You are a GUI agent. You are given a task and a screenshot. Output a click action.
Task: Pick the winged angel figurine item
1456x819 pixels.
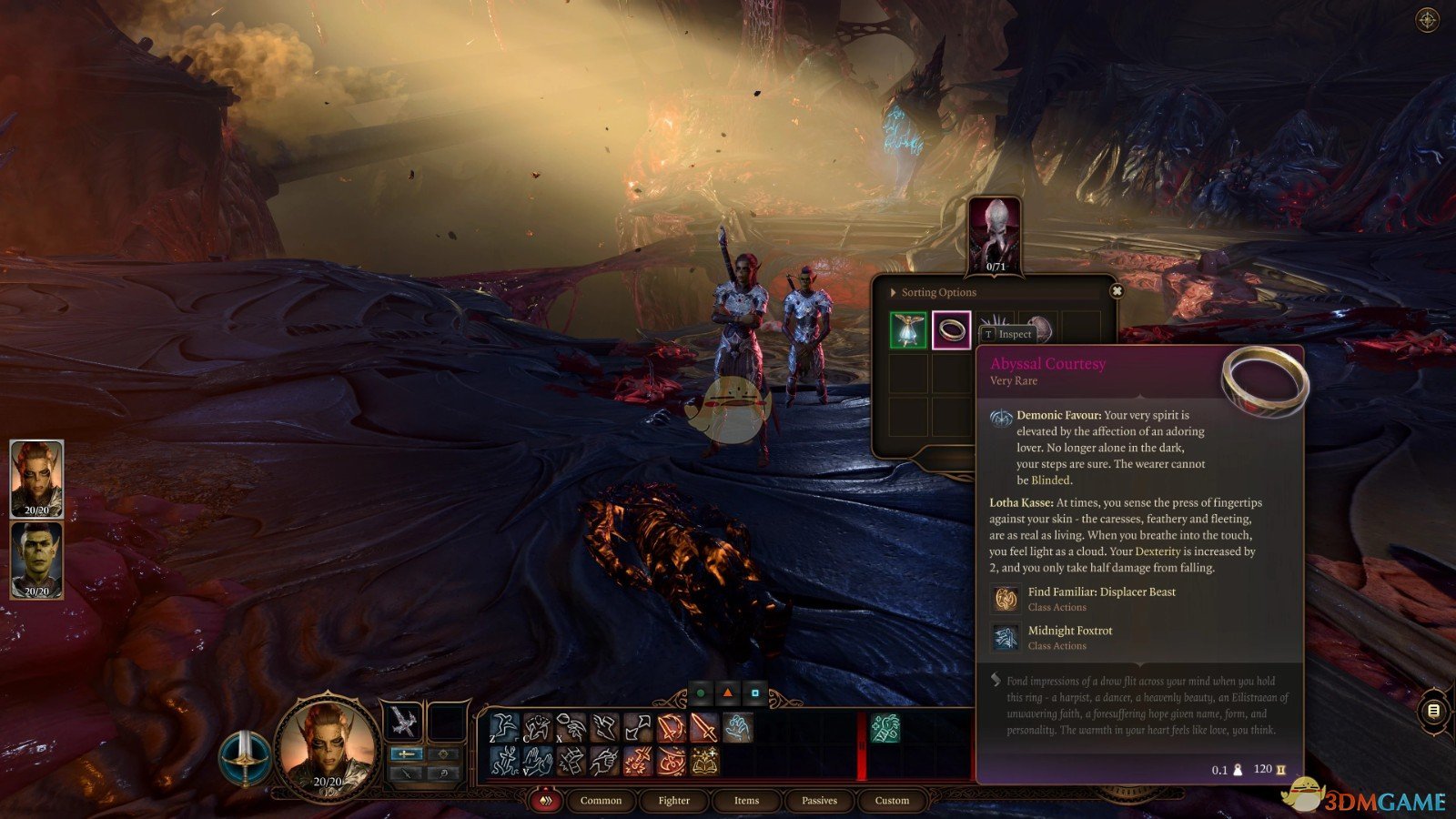pos(907,330)
